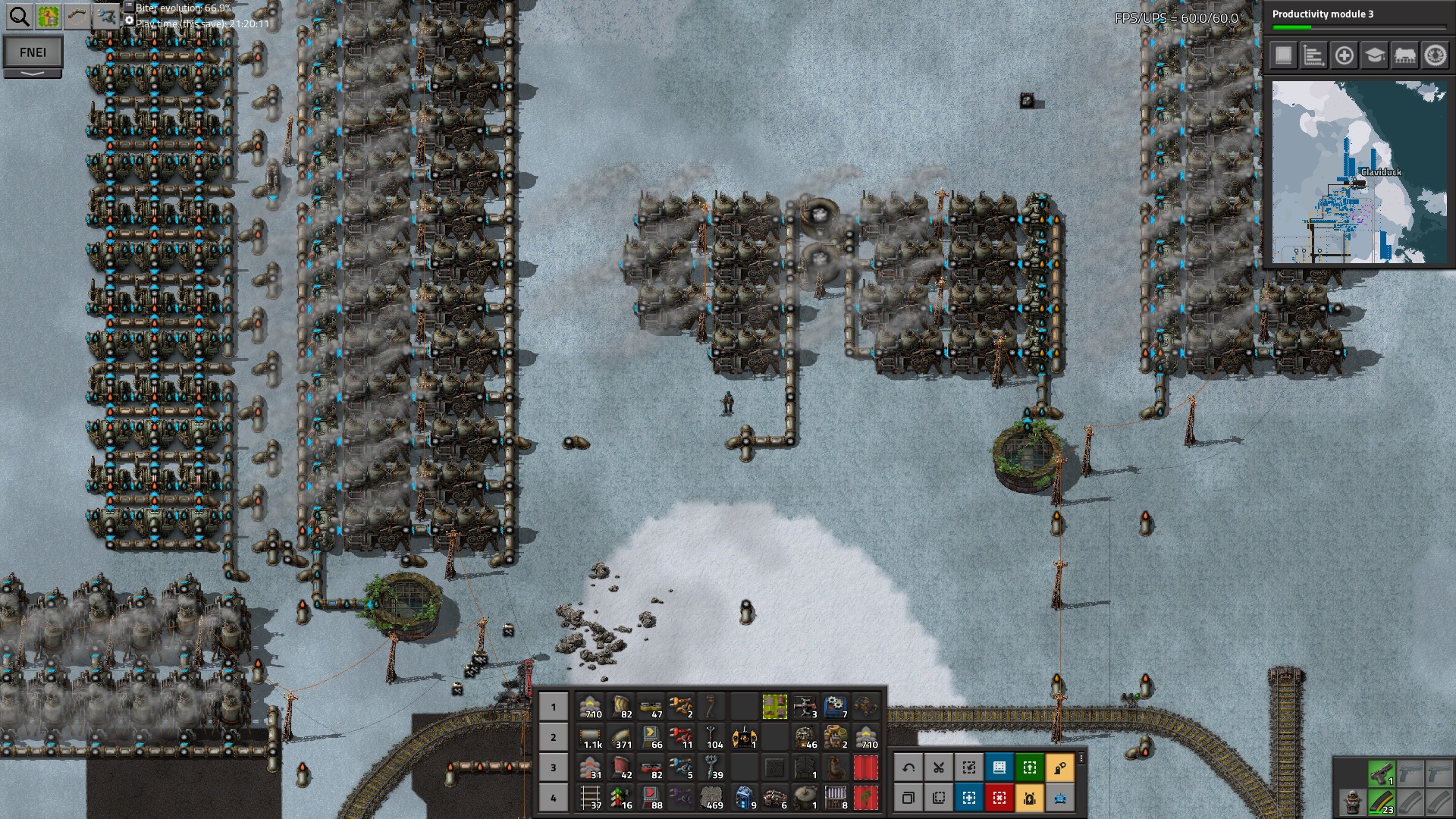This screenshot has width=1456, height=819.
Task: Open the shortcut bar three-dot menu
Action: coord(1081,759)
